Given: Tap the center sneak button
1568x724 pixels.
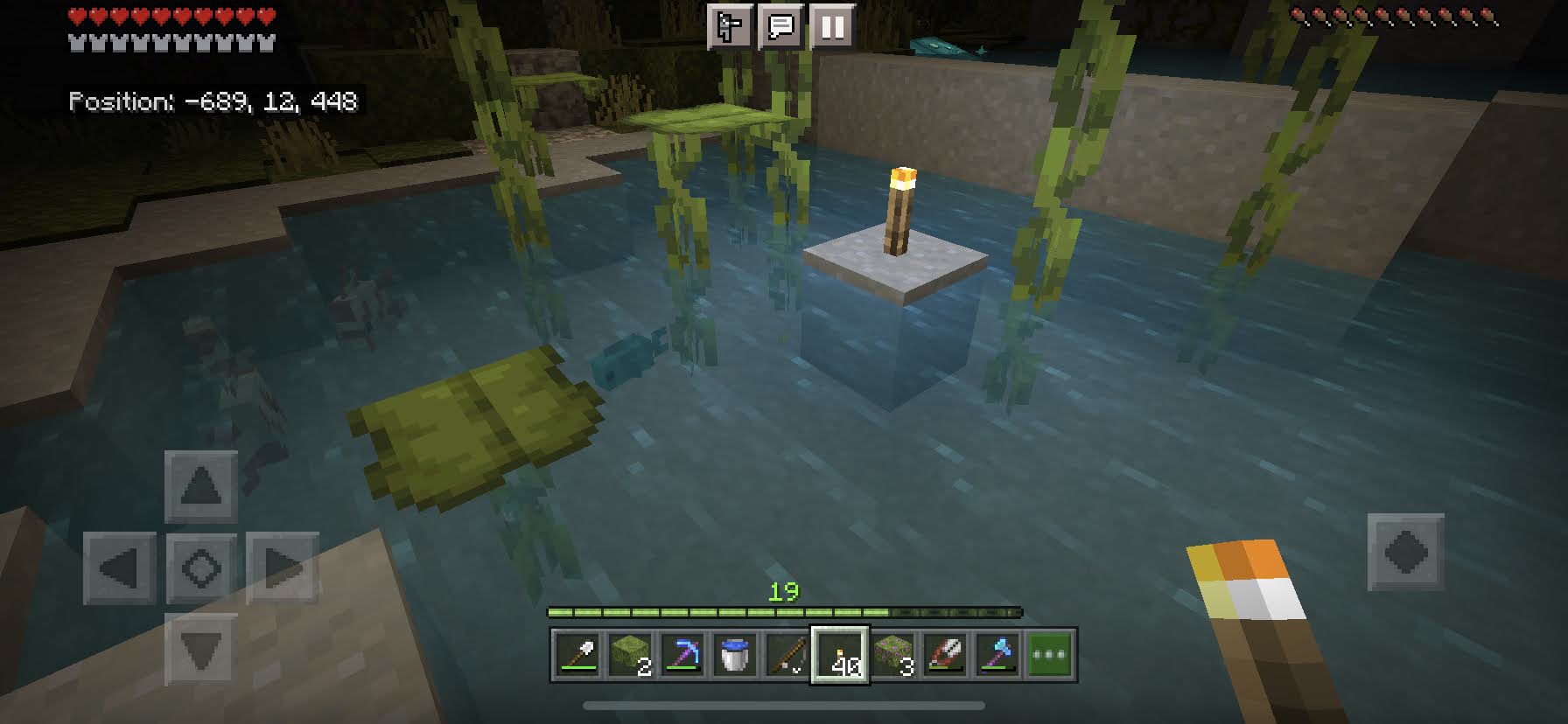Looking at the screenshot, I should coord(201,568).
